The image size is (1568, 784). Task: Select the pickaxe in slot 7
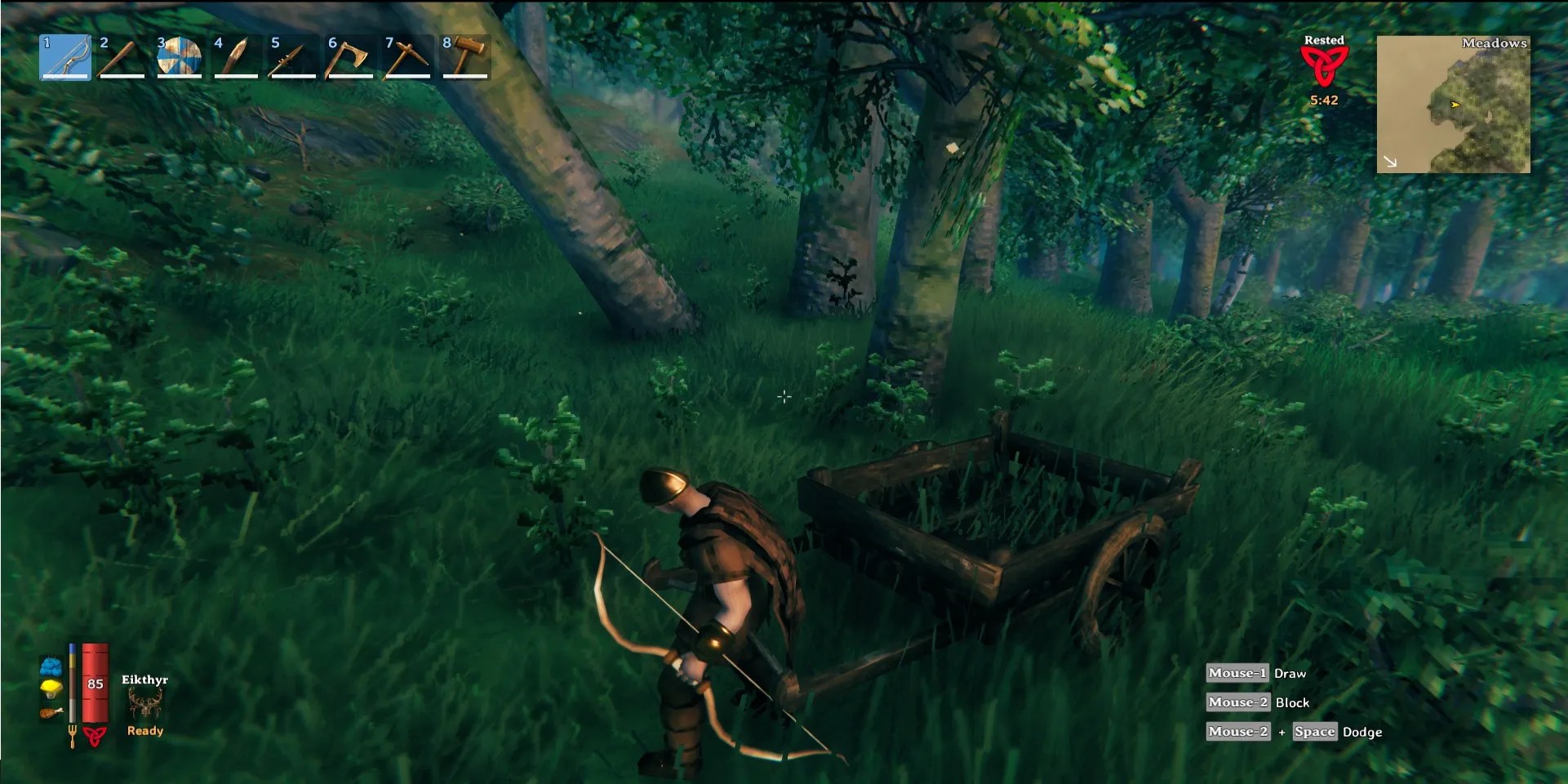[x=406, y=57]
